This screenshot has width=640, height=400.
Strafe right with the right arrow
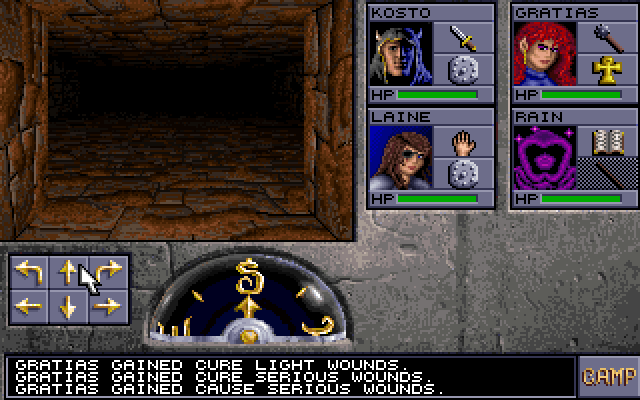109,307
